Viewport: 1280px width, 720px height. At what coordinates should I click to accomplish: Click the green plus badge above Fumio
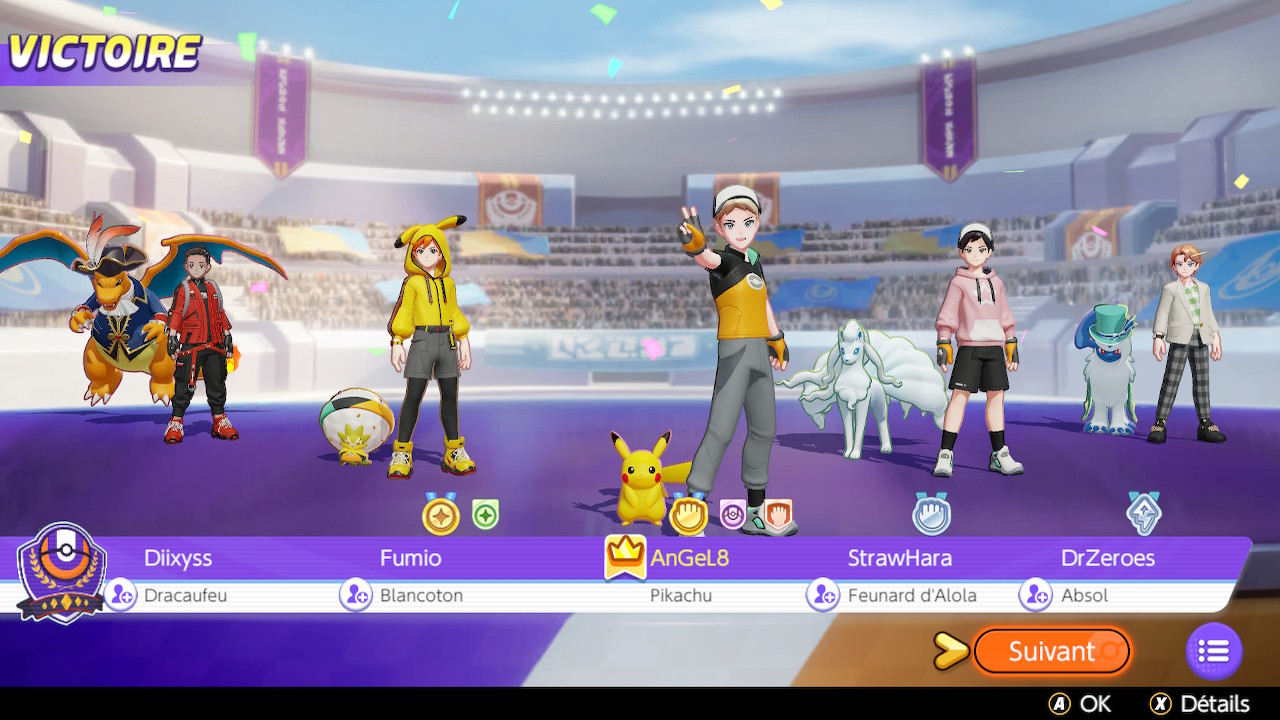[x=485, y=515]
